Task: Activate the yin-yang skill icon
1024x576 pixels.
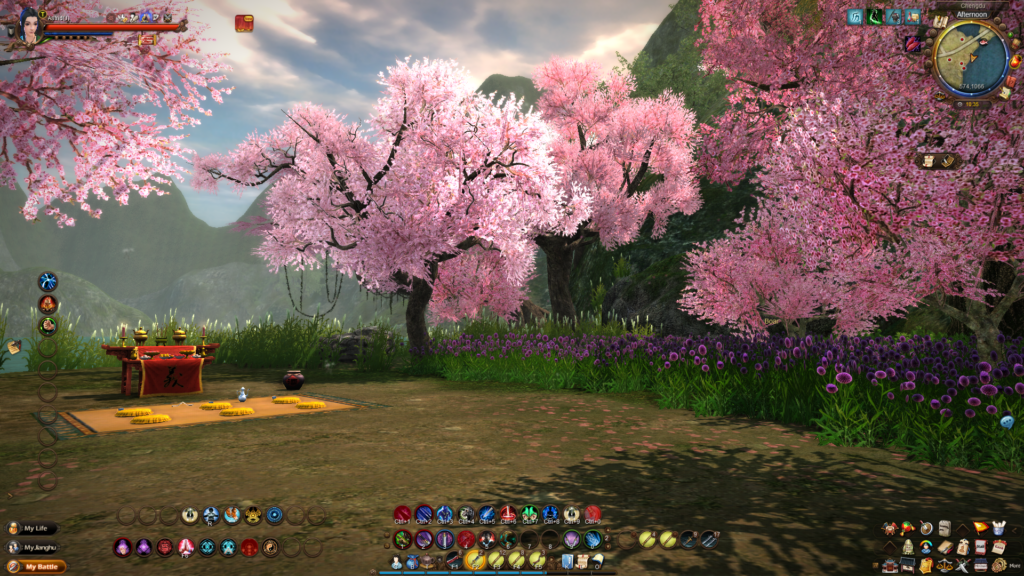Action: (271, 547)
